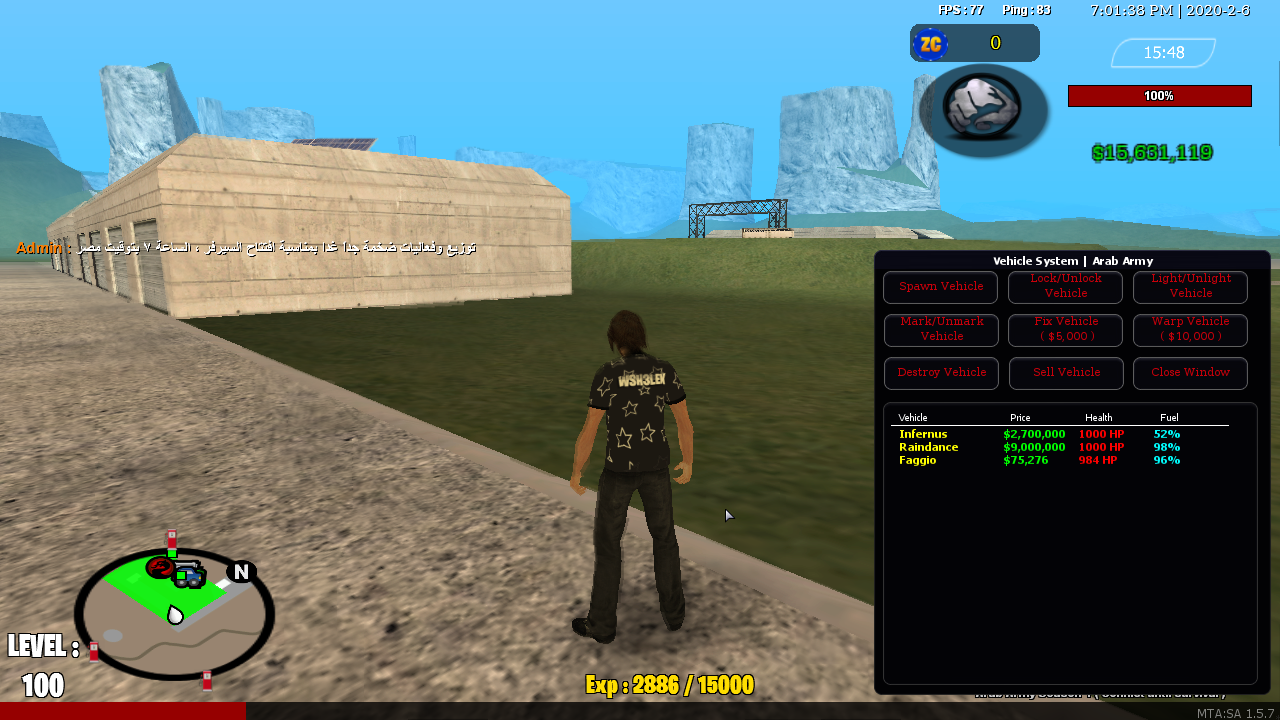Viewport: 1280px width, 720px height.
Task: Click the gas pump blip above the minimap
Action: (x=172, y=541)
